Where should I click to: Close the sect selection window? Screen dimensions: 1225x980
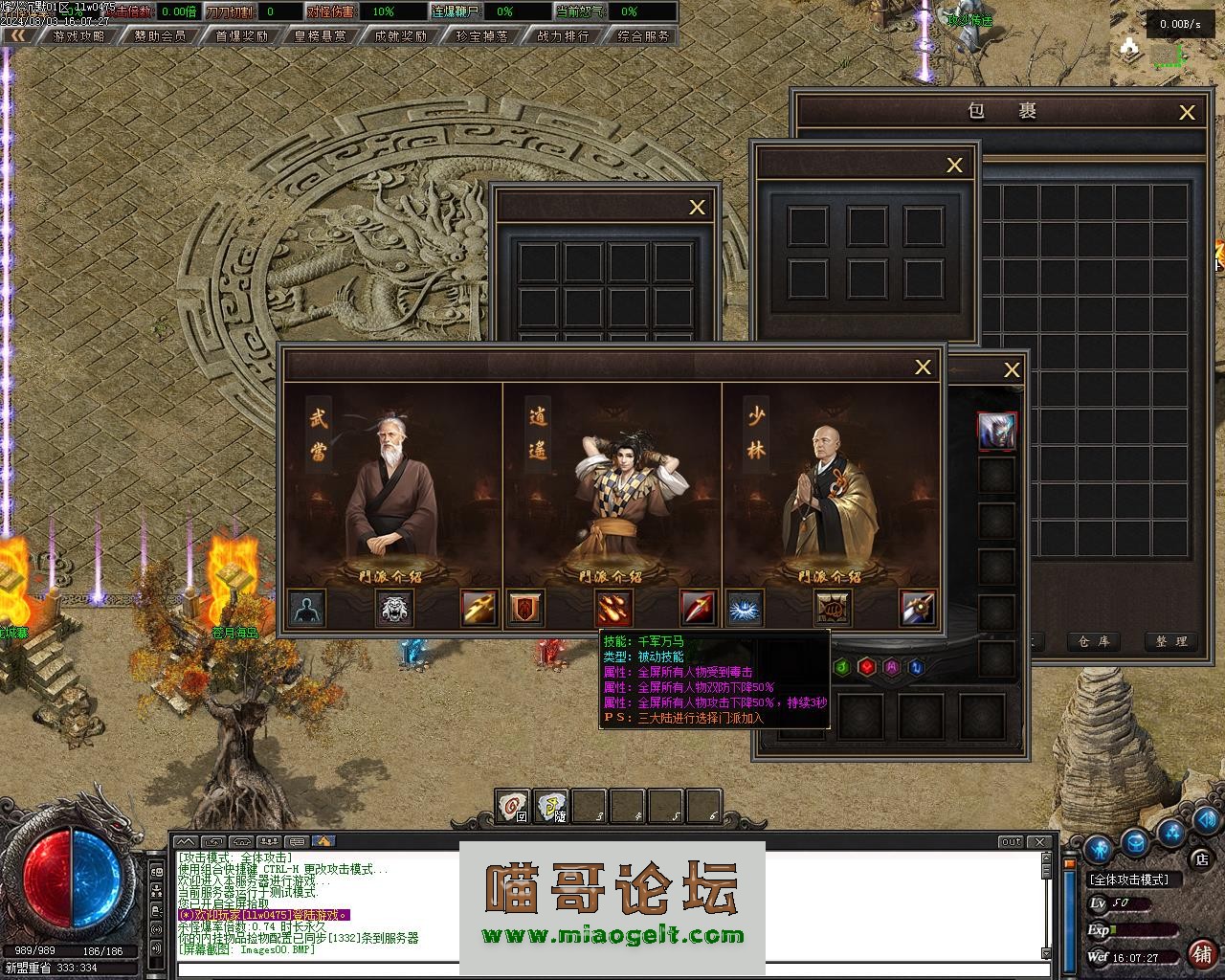(923, 367)
